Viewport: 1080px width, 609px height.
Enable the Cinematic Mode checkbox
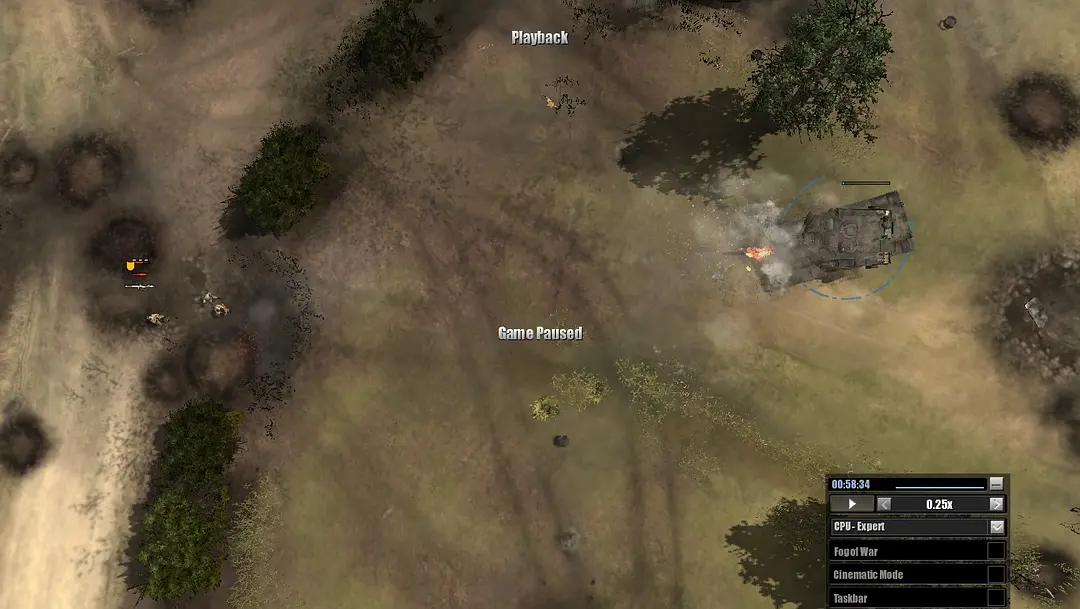996,574
